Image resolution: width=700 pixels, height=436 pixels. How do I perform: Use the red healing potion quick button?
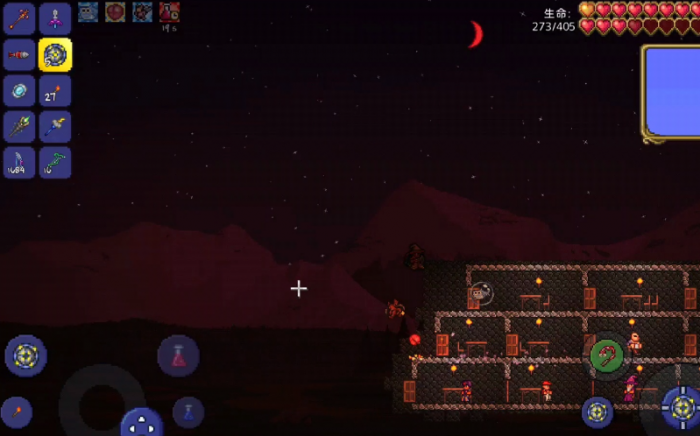tap(178, 356)
